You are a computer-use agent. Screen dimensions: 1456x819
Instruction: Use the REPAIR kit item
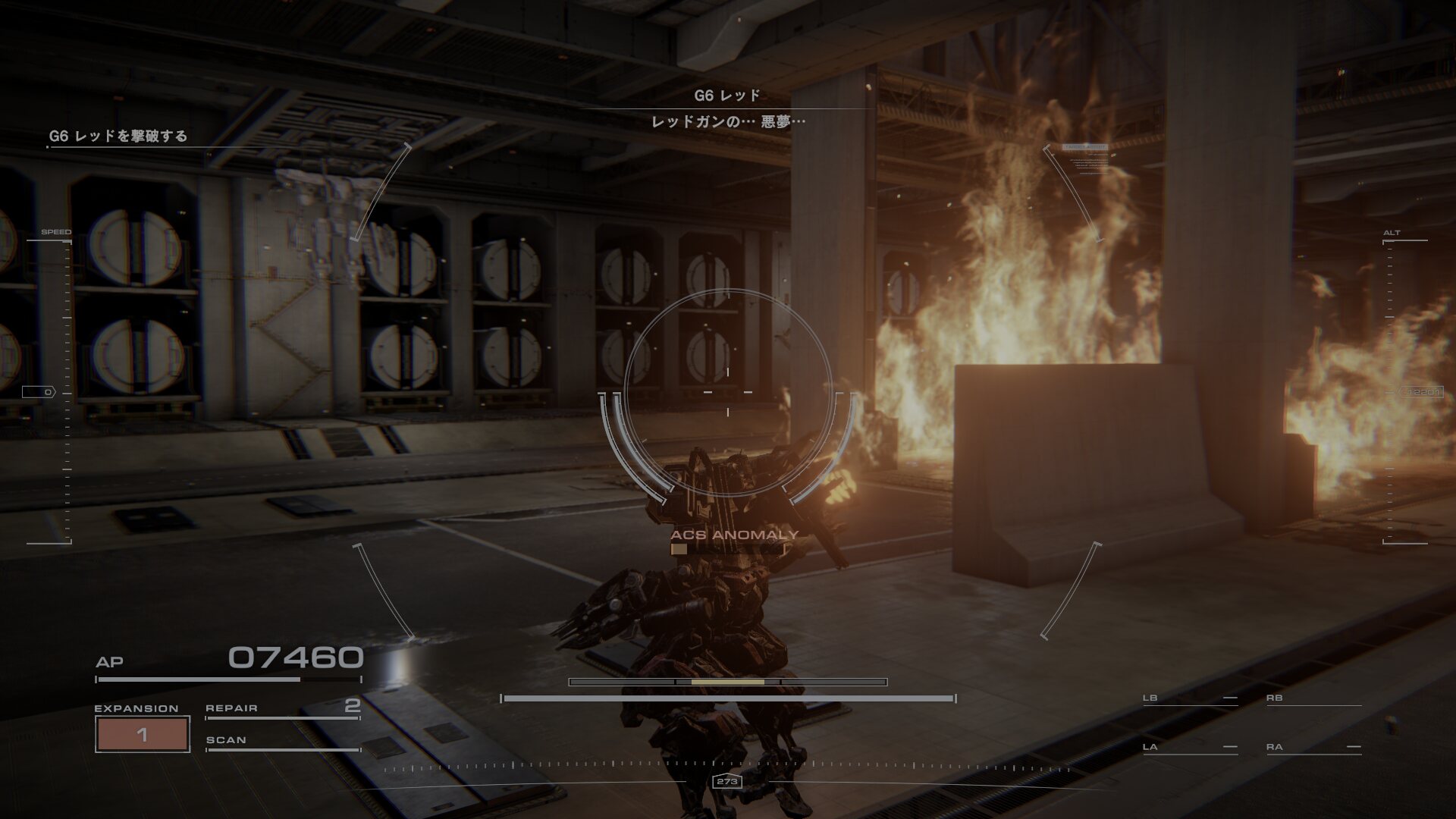[x=282, y=708]
